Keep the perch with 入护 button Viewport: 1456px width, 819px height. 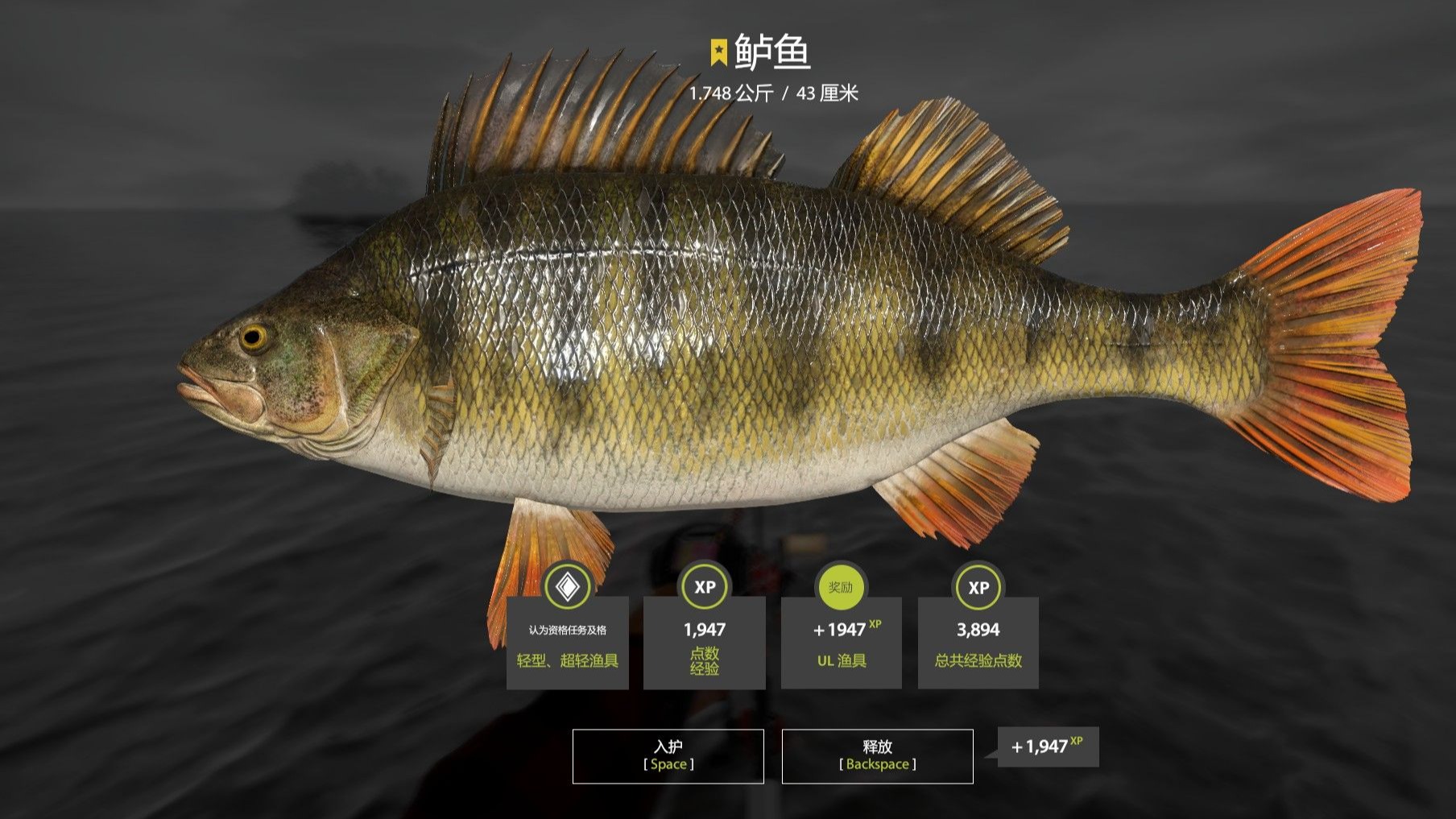(668, 755)
